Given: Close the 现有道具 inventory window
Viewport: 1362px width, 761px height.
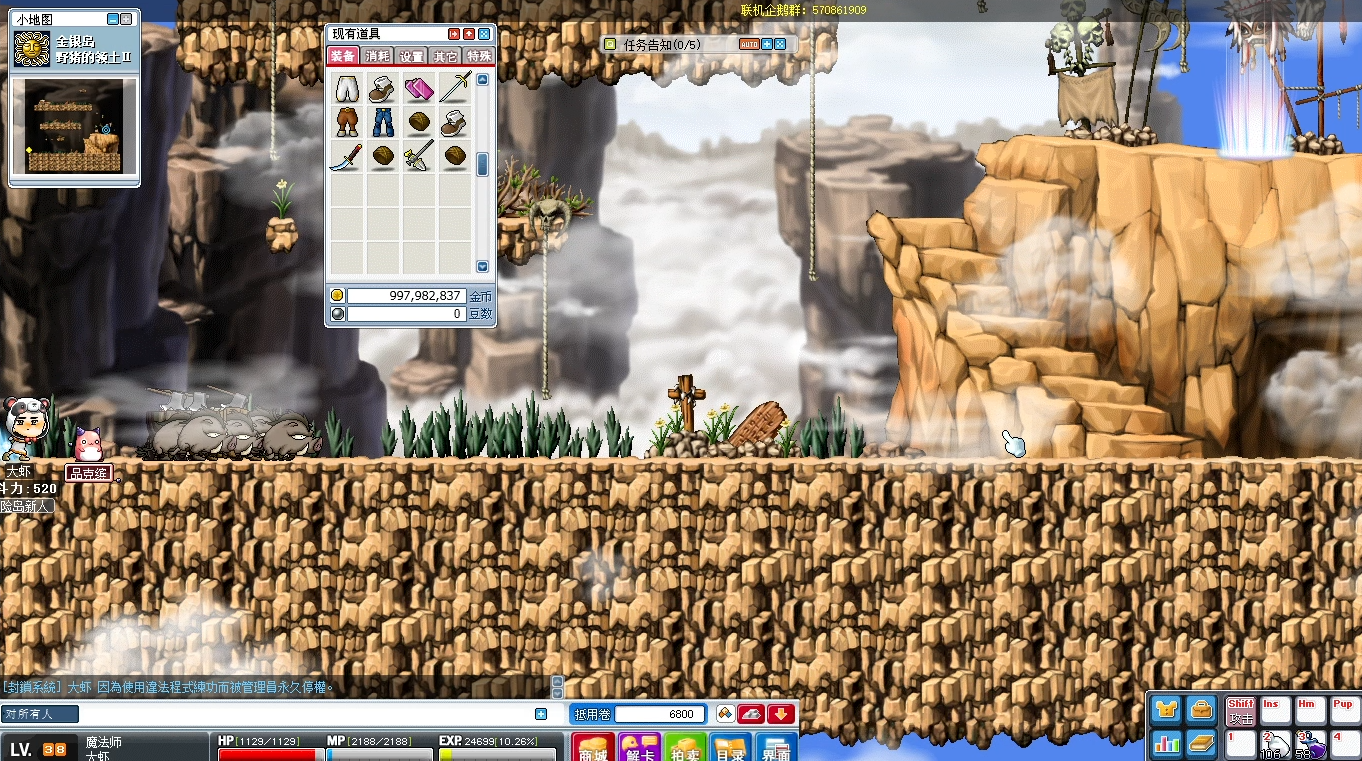Looking at the screenshot, I should pyautogui.click(x=484, y=34).
